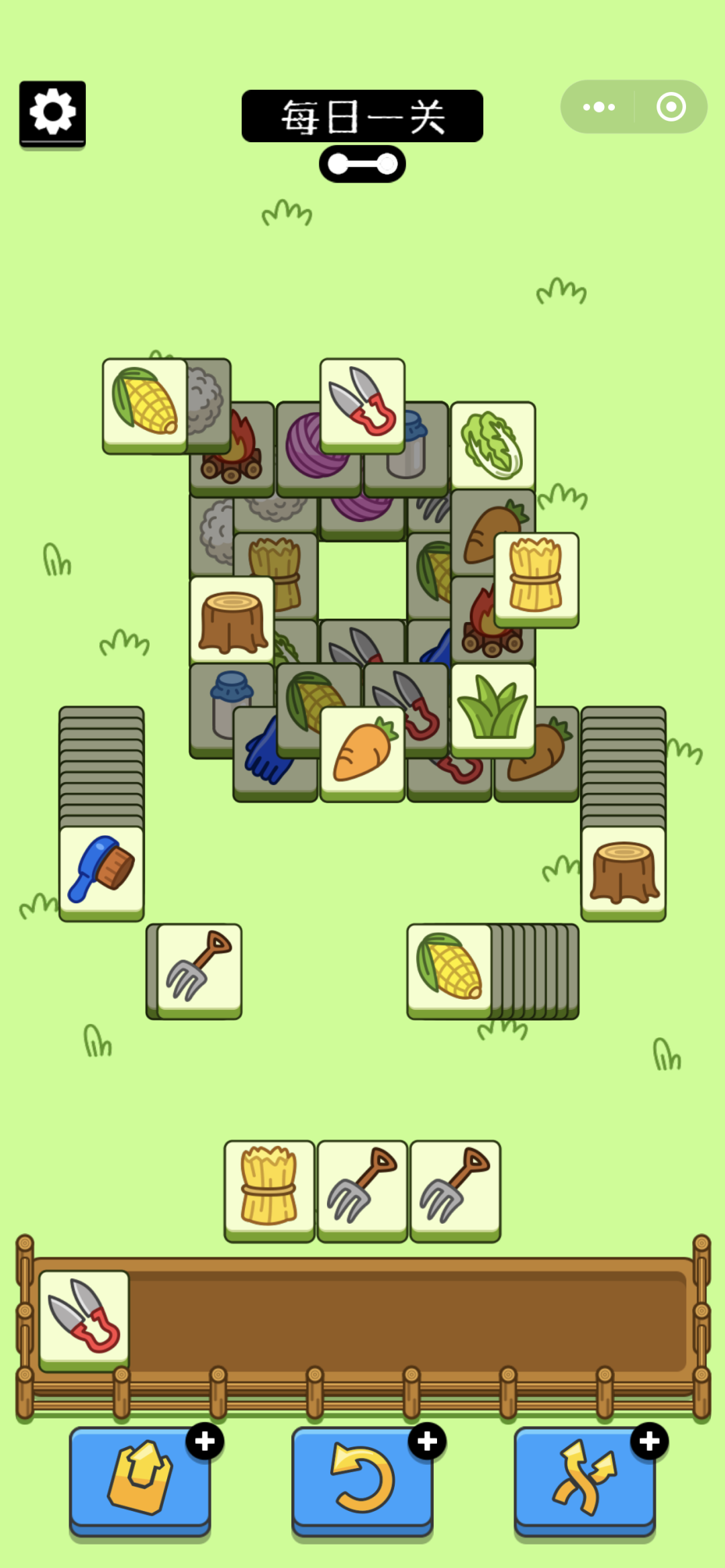Select the wheat bundle tile beside the campfire
The width and height of the screenshot is (725, 1568).
536,577
